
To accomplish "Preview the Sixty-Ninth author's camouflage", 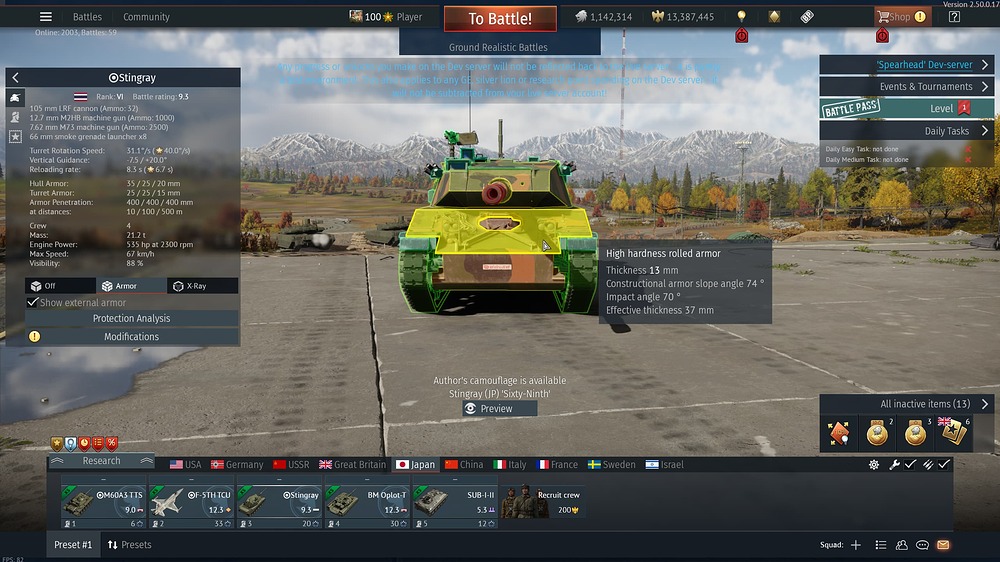I will point(499,409).
